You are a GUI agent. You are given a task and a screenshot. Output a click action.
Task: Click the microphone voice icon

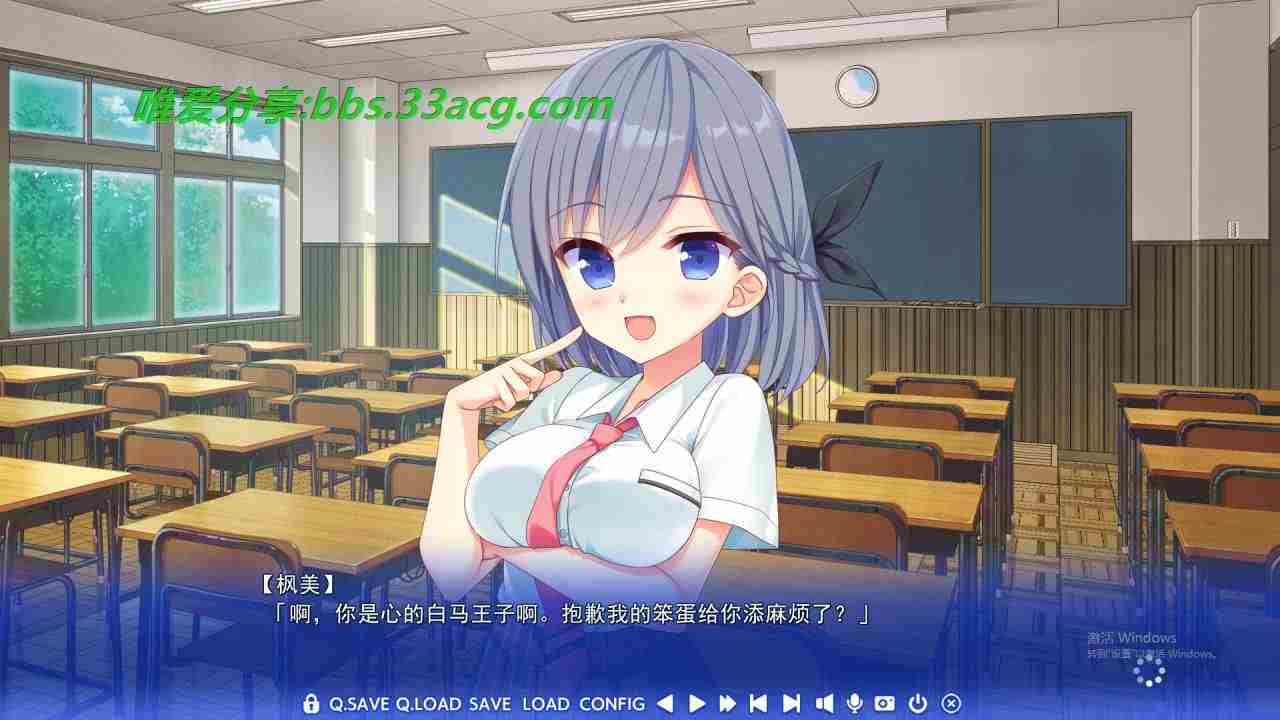coord(854,703)
